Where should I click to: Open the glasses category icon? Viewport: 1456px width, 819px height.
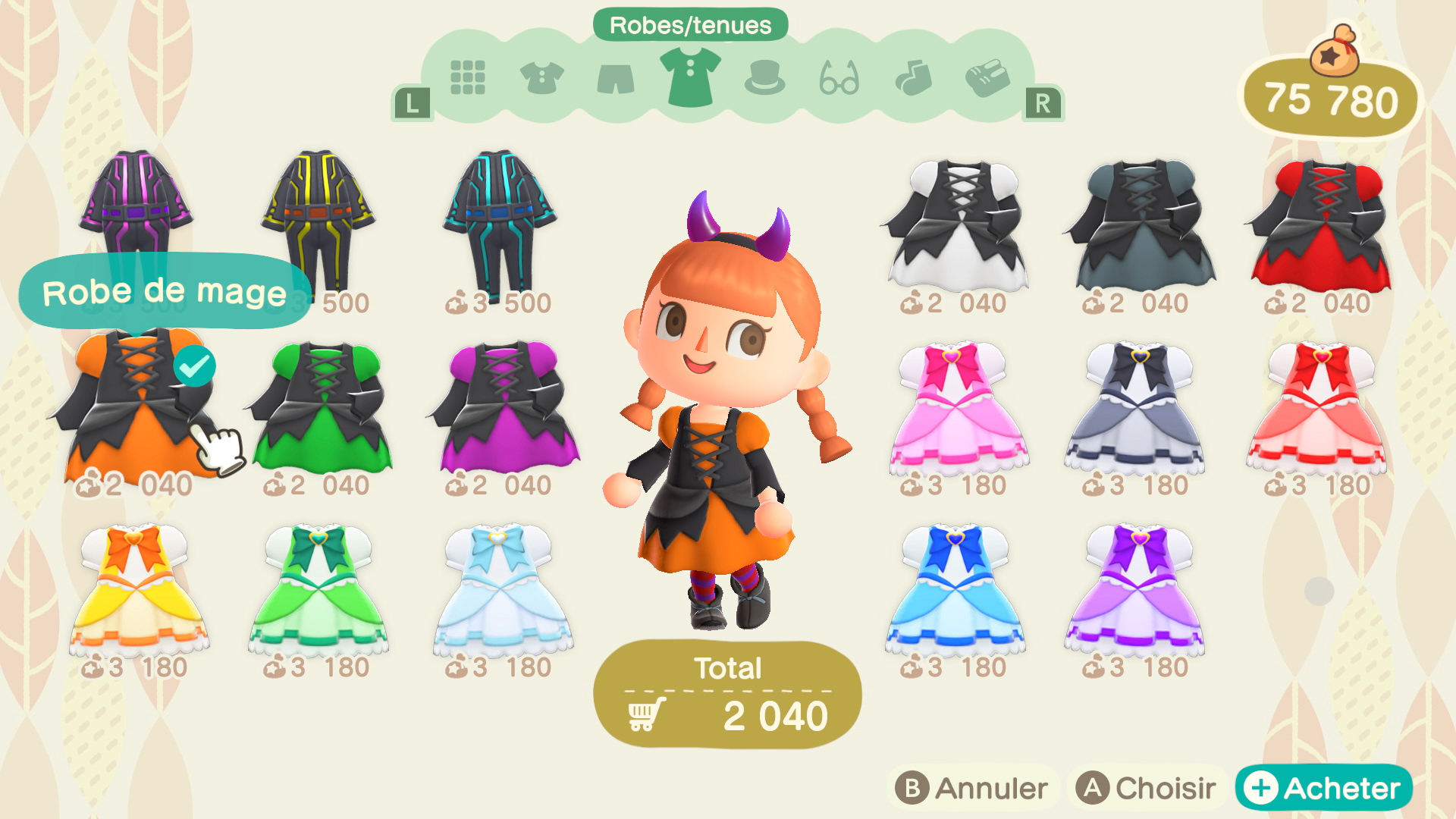coord(840,77)
